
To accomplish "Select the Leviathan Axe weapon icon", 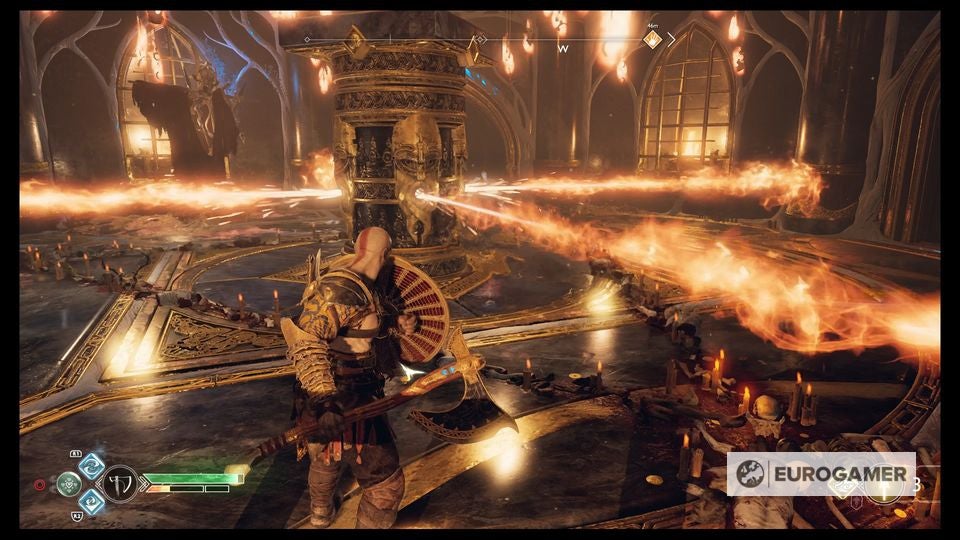I will tap(120, 484).
